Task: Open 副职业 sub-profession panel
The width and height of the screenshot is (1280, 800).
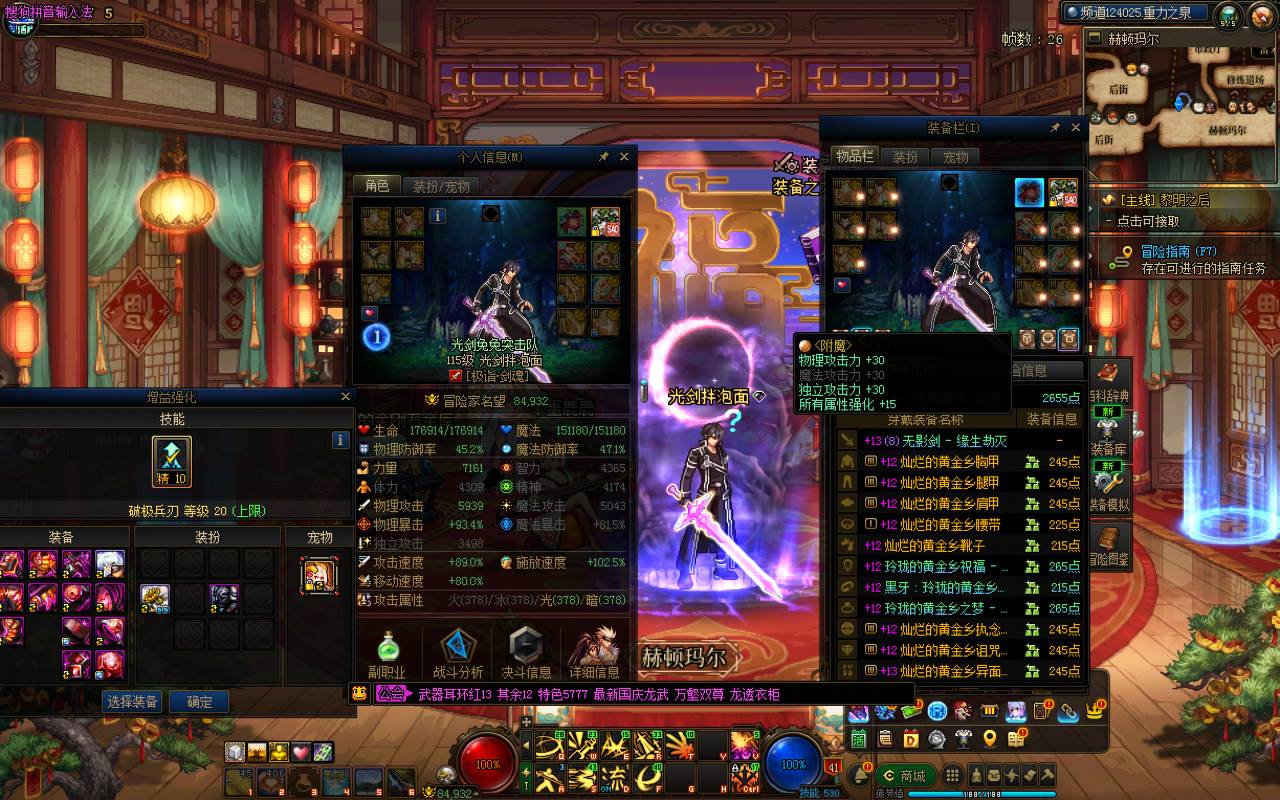Action: pyautogui.click(x=385, y=655)
